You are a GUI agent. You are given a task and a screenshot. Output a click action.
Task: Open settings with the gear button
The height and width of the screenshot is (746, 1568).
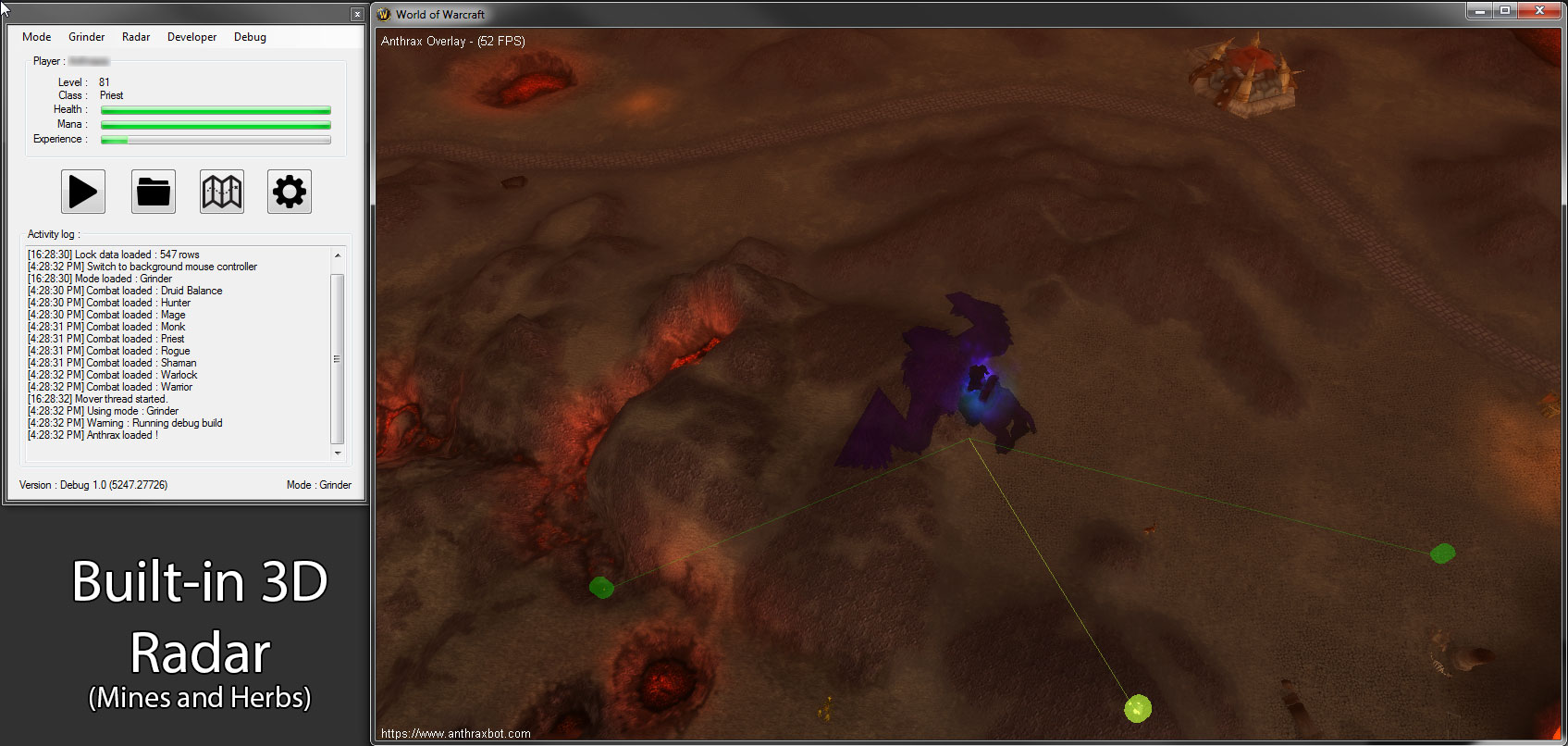coord(290,192)
